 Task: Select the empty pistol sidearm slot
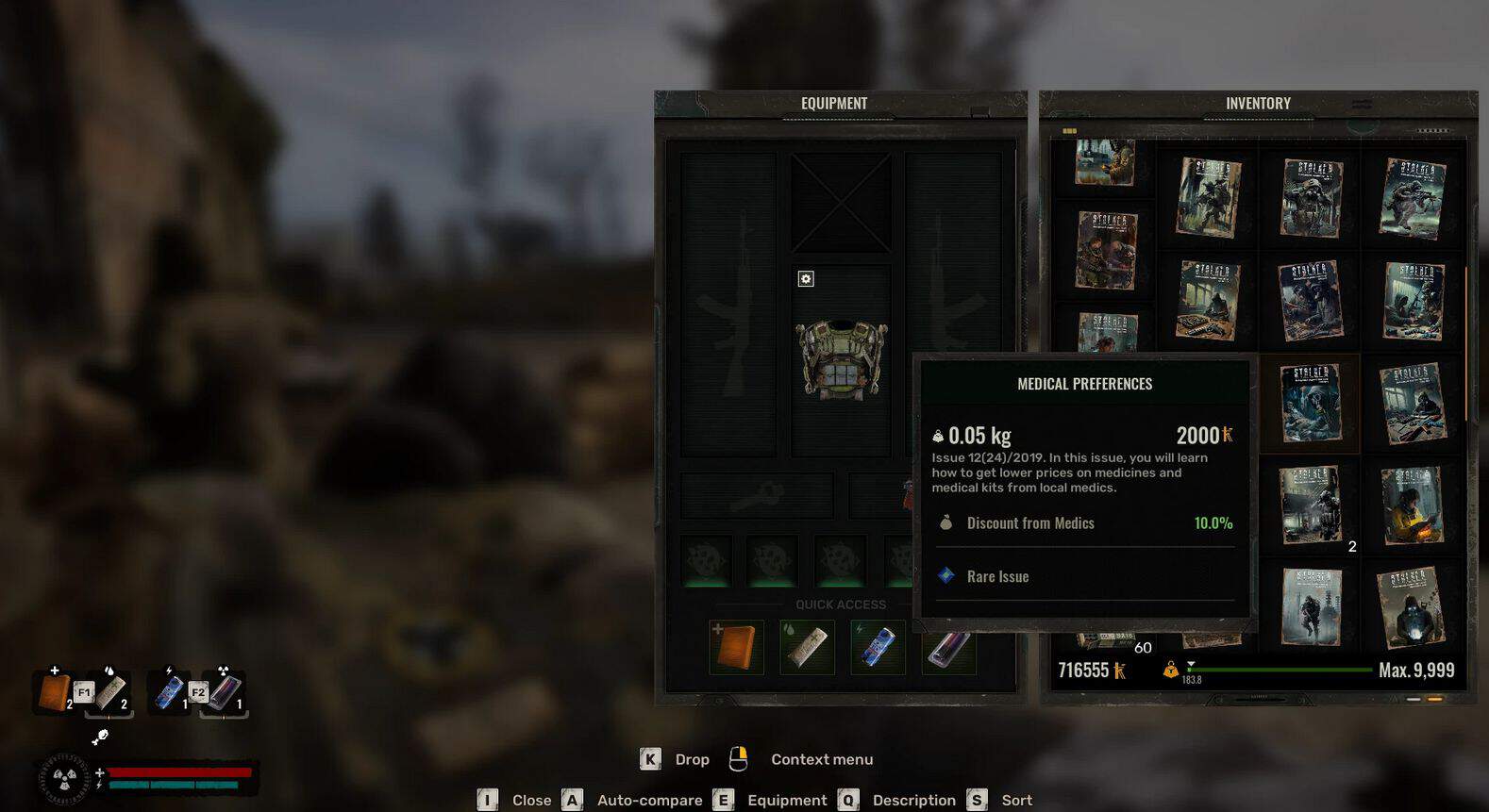[x=757, y=495]
